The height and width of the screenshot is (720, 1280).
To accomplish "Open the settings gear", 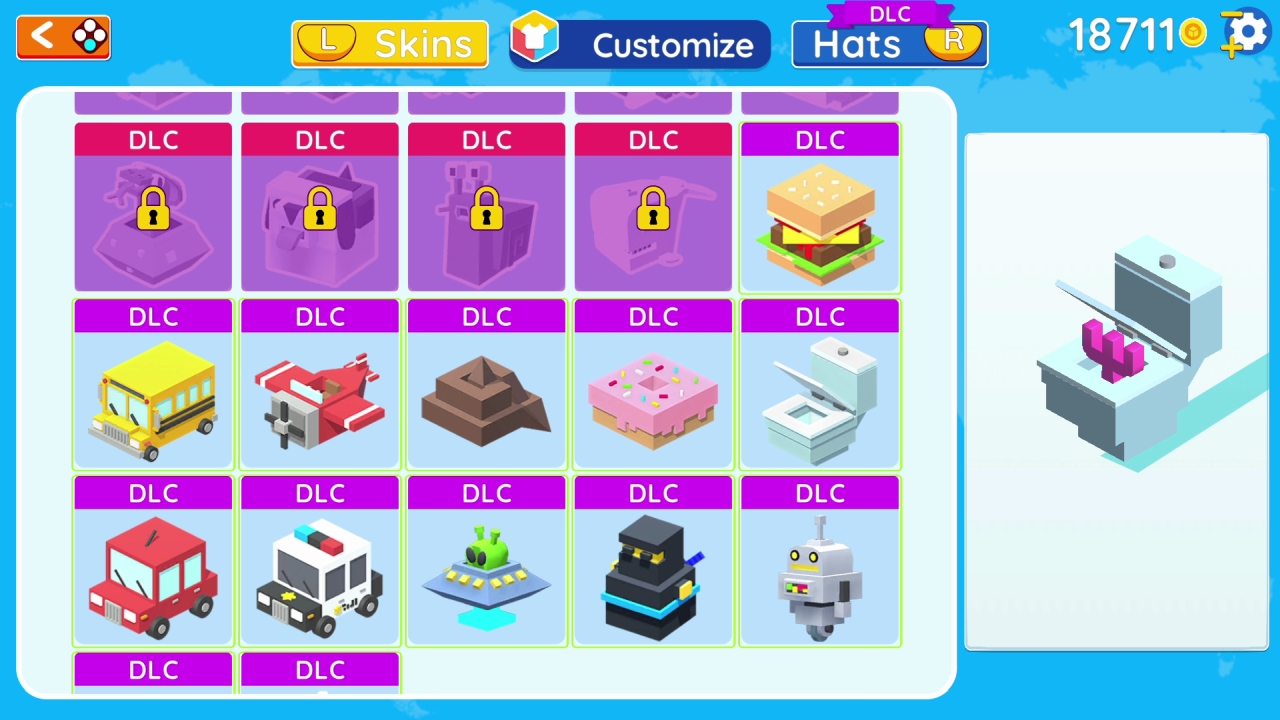I will (1243, 33).
